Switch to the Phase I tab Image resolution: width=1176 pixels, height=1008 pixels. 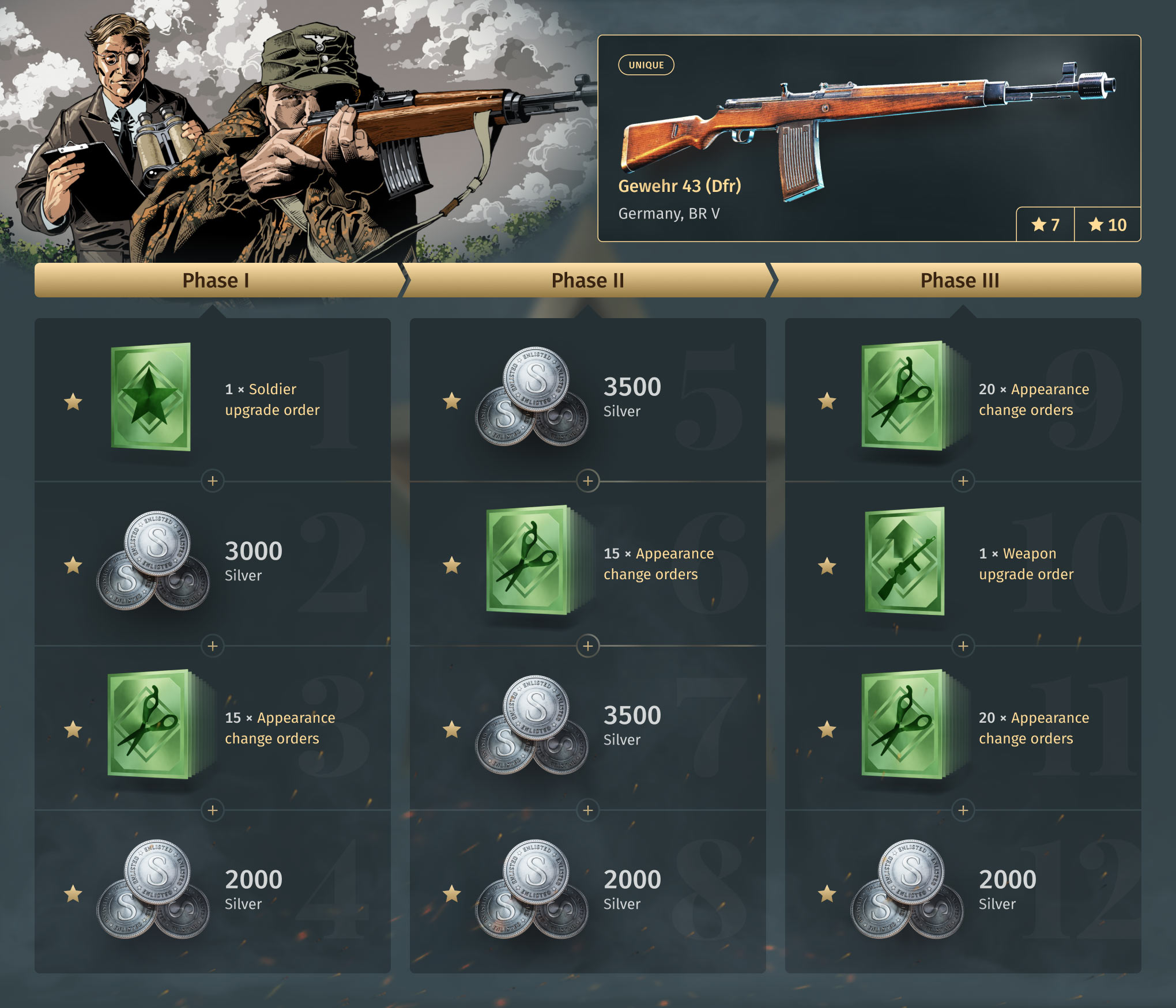216,281
